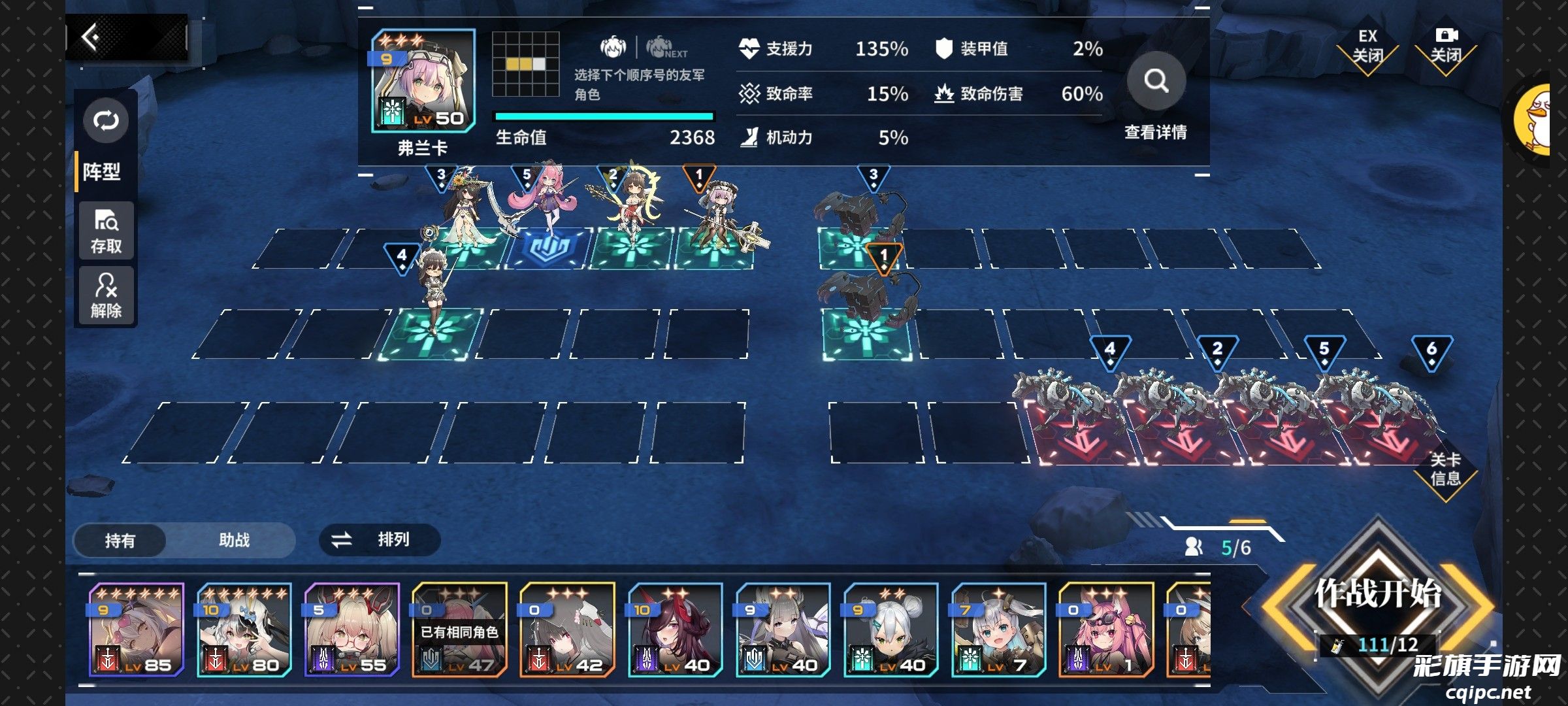
Task: Open the 排列 sort options
Action: coord(379,540)
